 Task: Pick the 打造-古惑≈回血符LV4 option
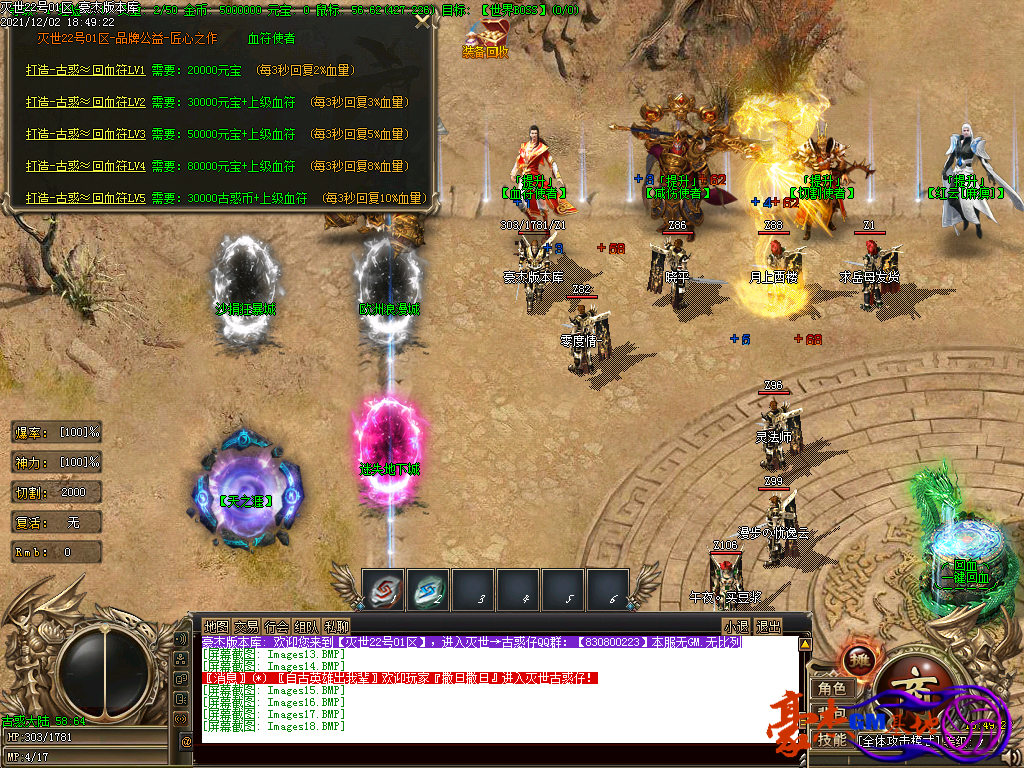tap(86, 167)
